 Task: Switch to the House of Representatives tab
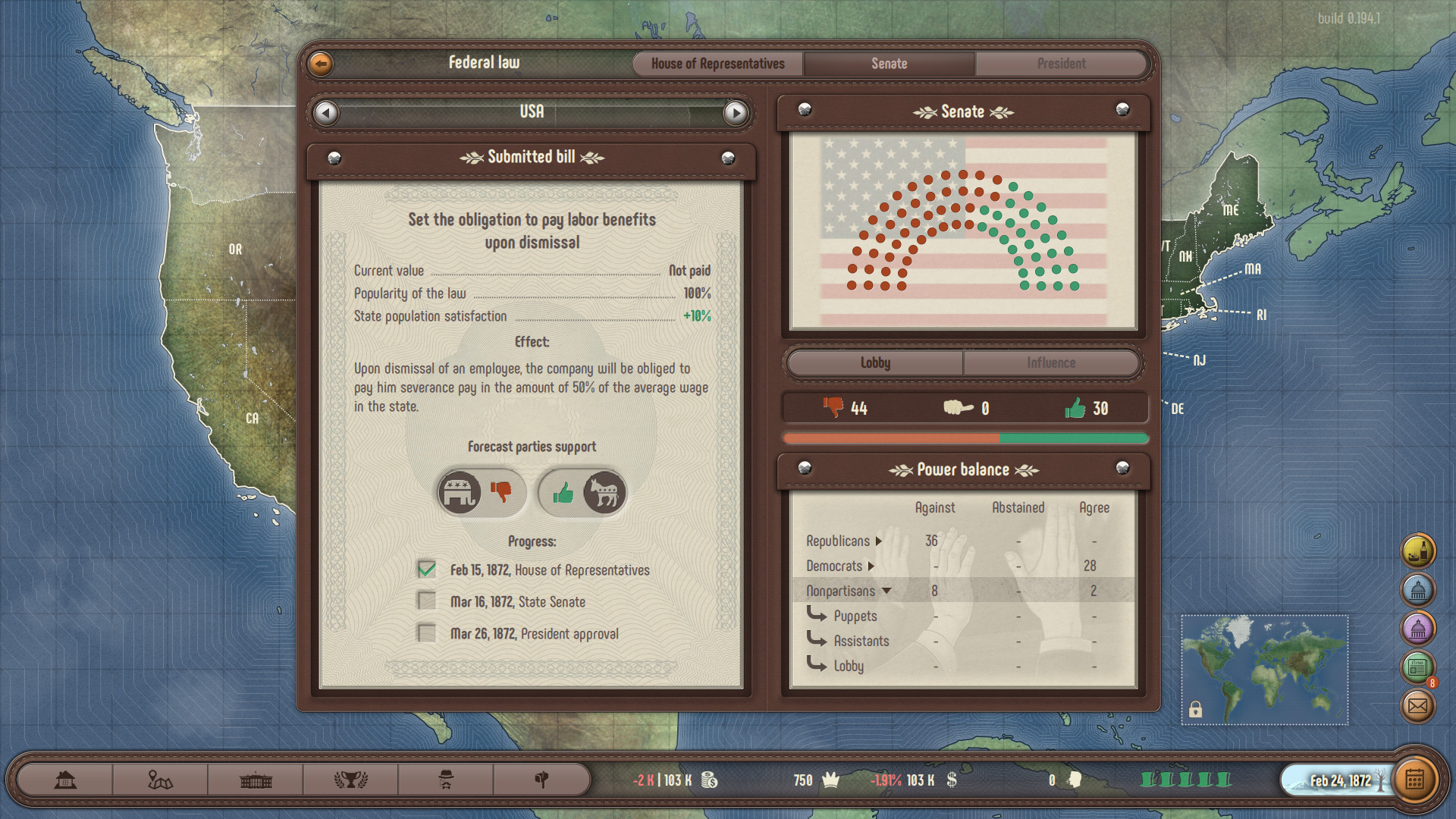[717, 64]
